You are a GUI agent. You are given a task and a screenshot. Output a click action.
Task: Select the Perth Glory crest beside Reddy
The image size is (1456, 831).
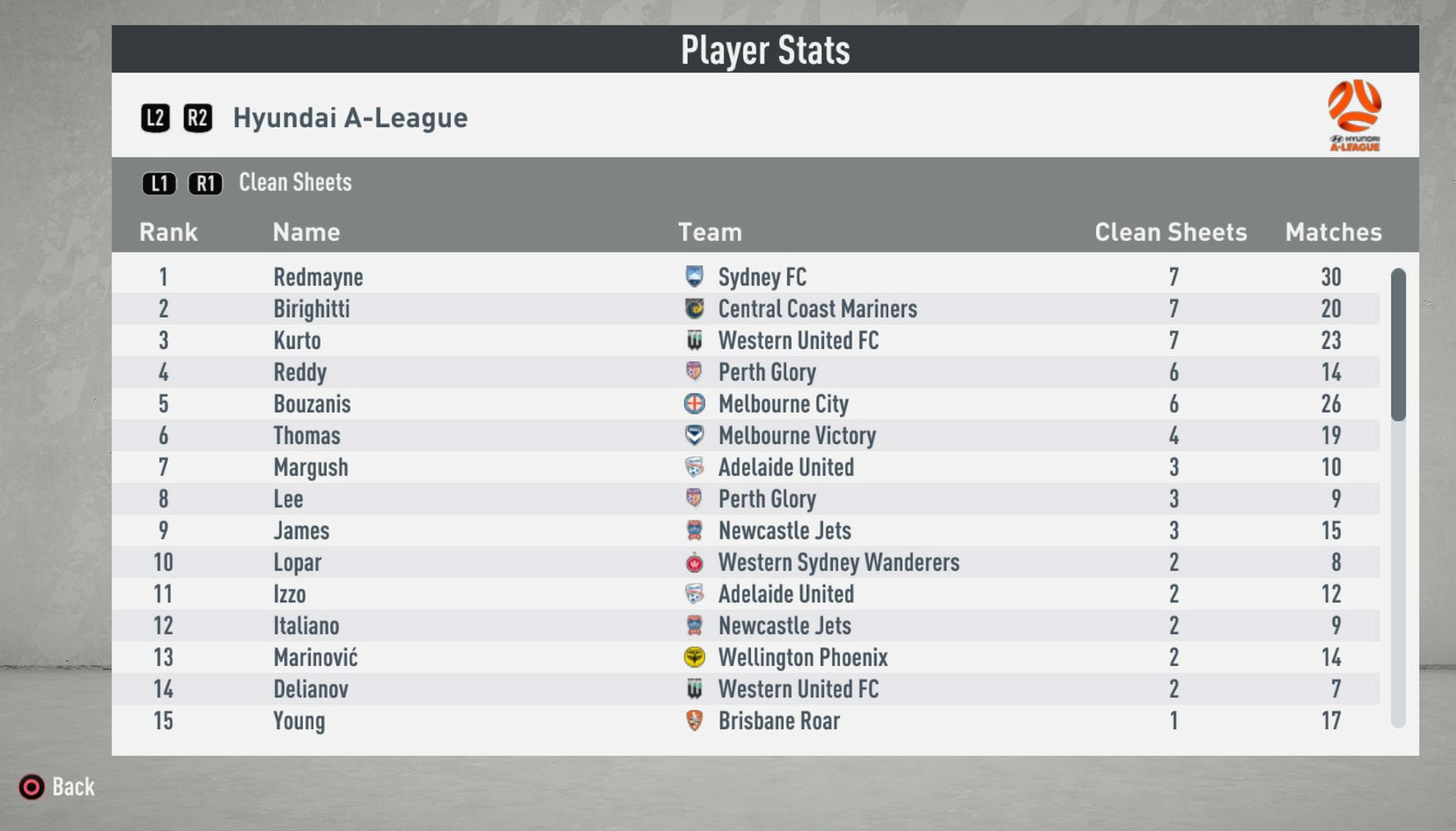(695, 373)
